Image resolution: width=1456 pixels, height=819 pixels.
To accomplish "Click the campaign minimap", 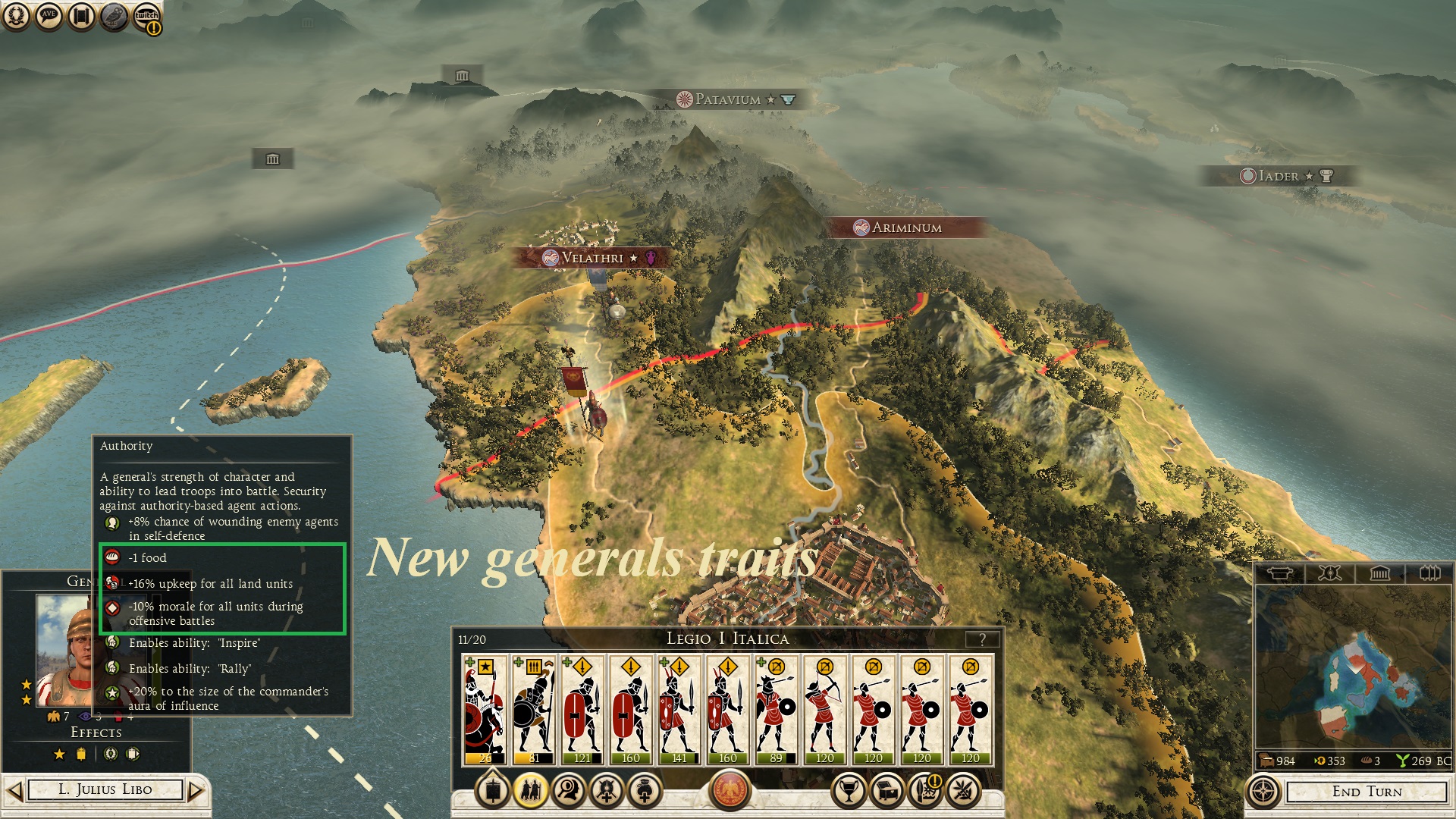I will click(1353, 666).
